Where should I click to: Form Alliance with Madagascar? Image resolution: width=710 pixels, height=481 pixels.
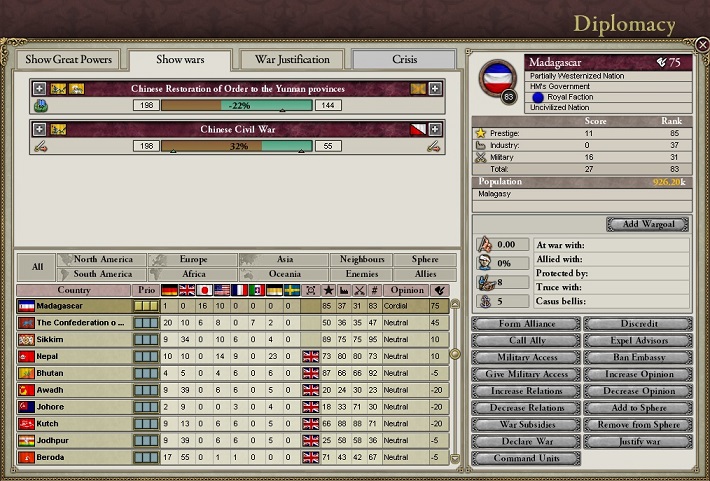click(x=524, y=324)
